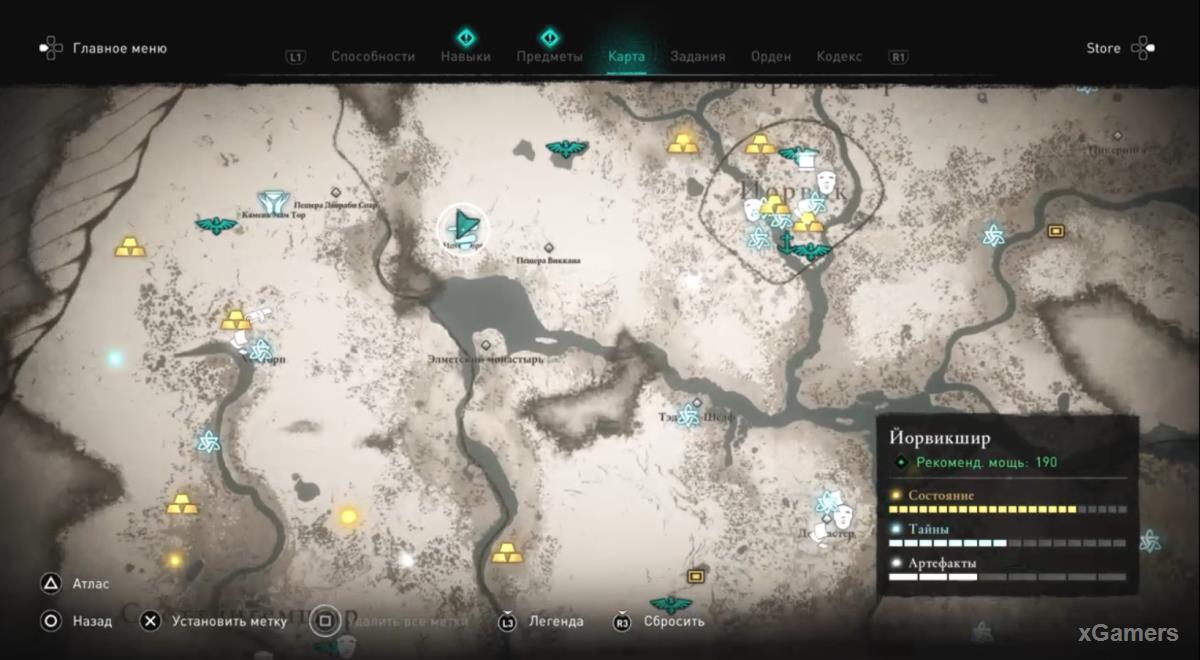
Task: Go to the Задания tab
Action: tap(698, 57)
